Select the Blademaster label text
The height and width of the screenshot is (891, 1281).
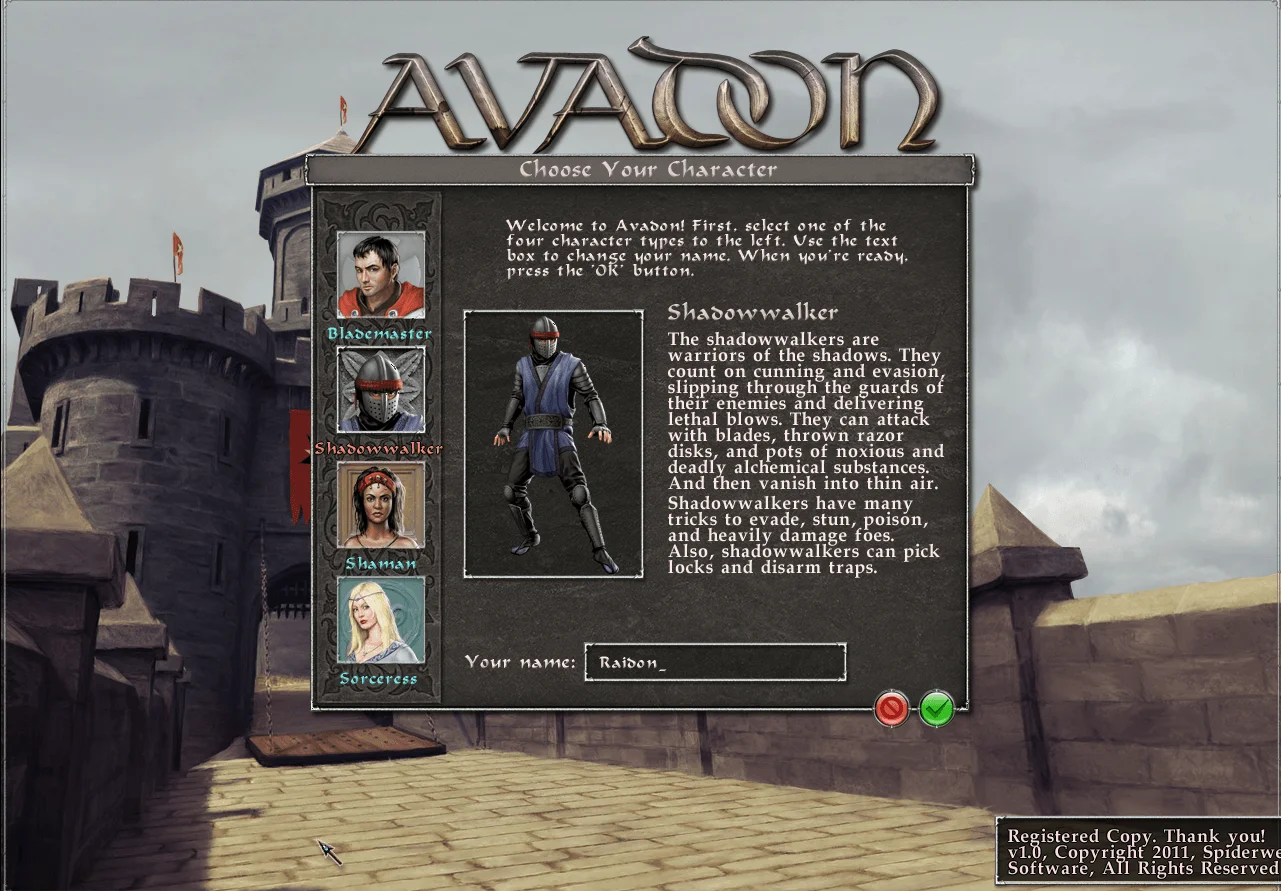pyautogui.click(x=382, y=333)
